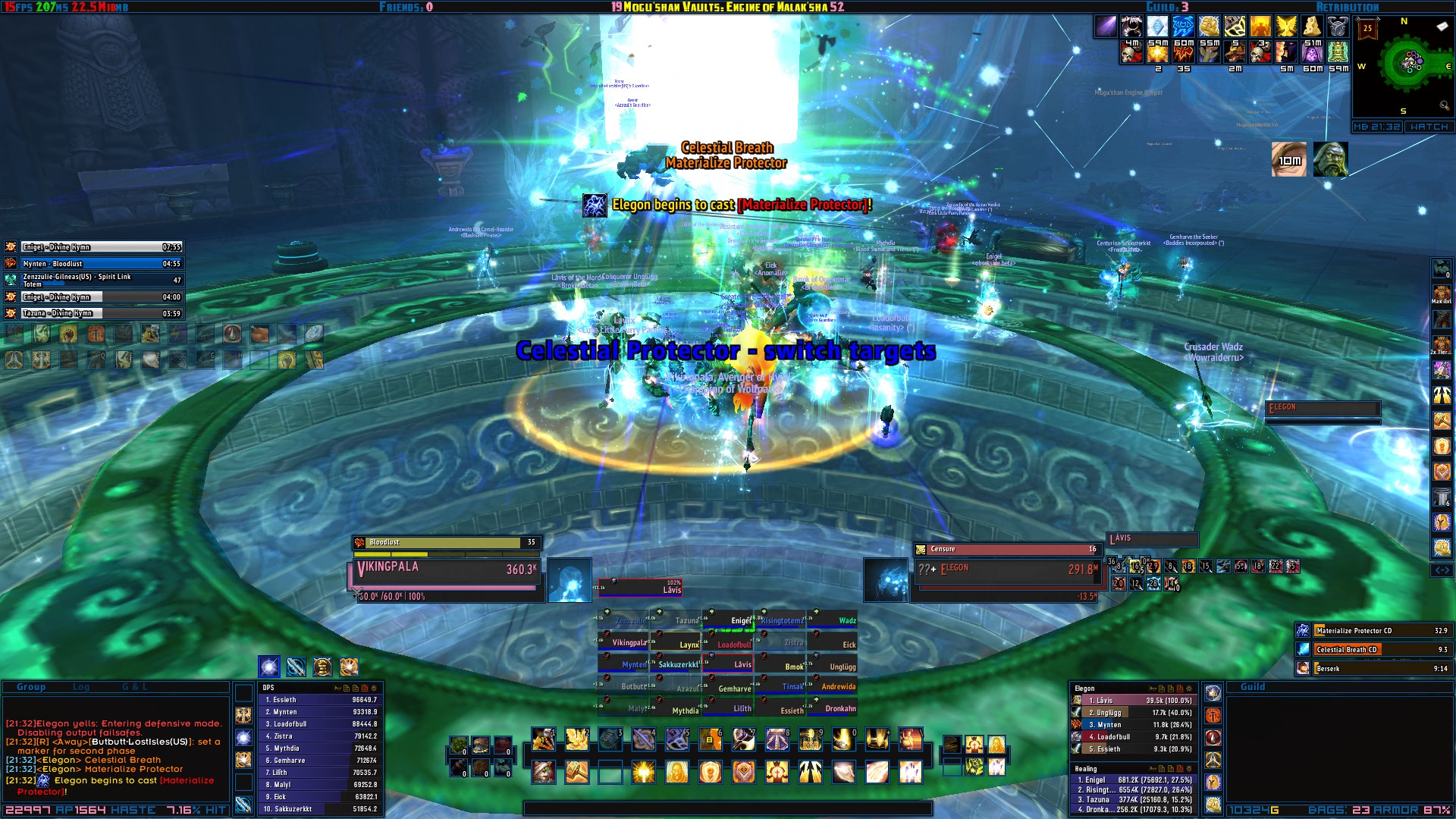1456x819 pixels.
Task: Cast the hammer ability on the lower bar
Action: click(x=577, y=772)
